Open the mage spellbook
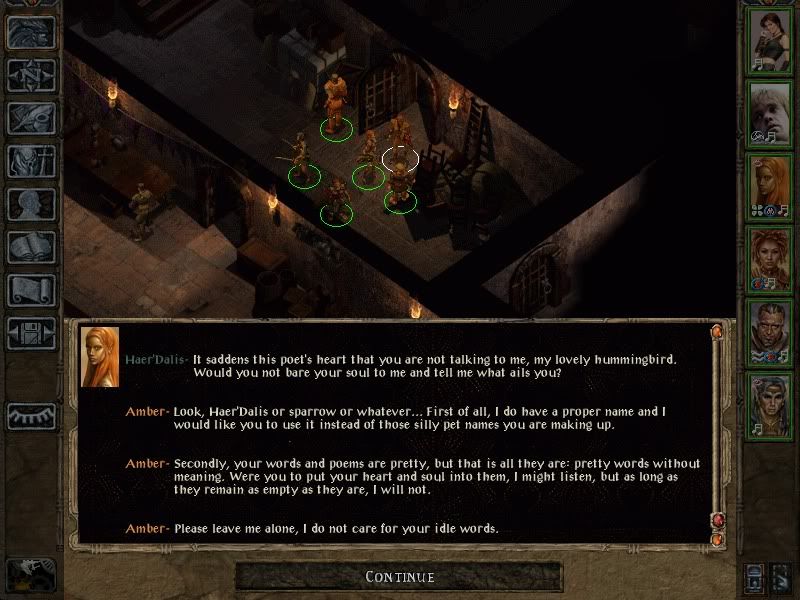This screenshot has height=600, width=800. click(x=30, y=247)
